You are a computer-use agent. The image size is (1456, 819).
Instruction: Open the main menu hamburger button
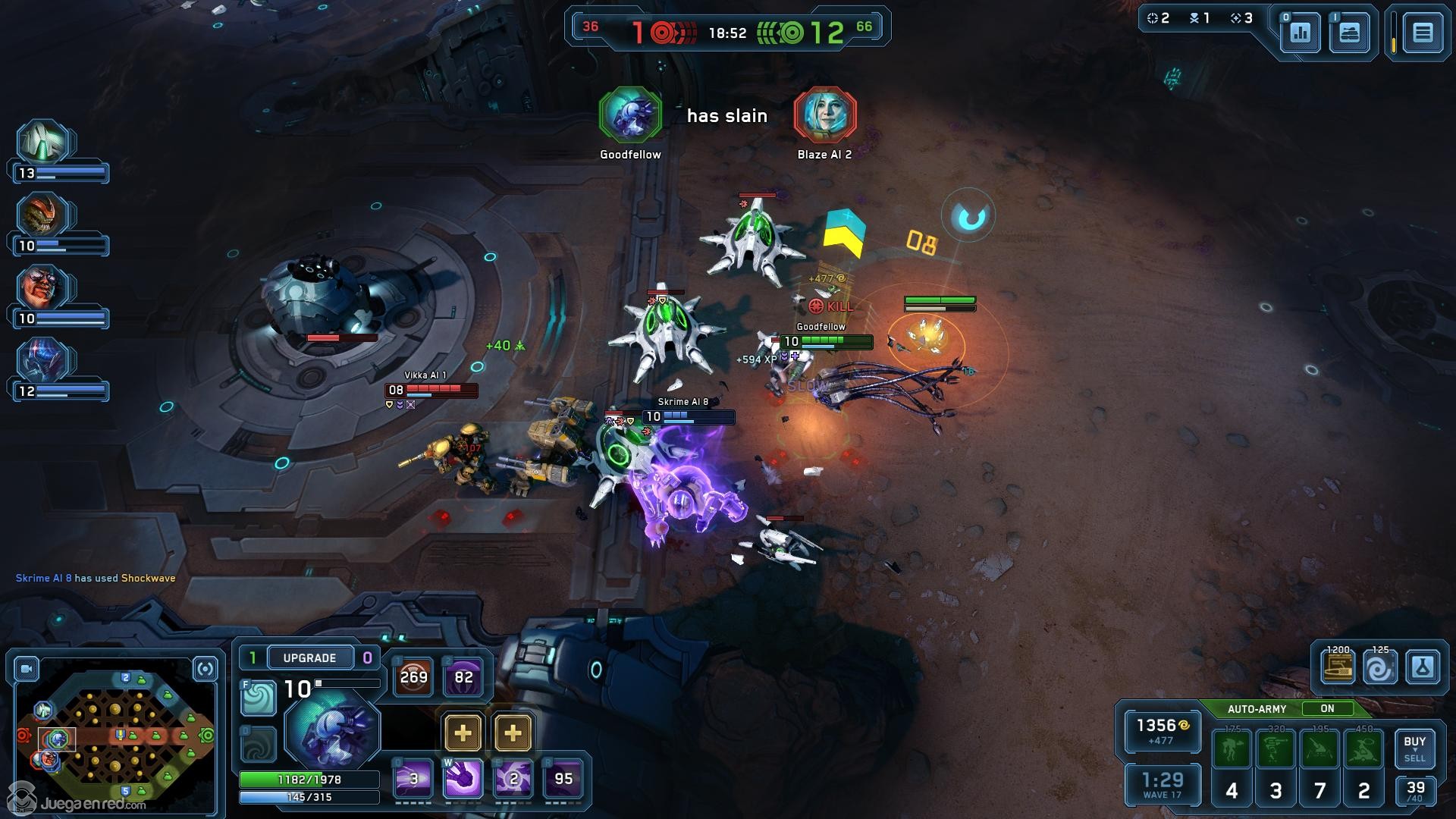[x=1422, y=33]
